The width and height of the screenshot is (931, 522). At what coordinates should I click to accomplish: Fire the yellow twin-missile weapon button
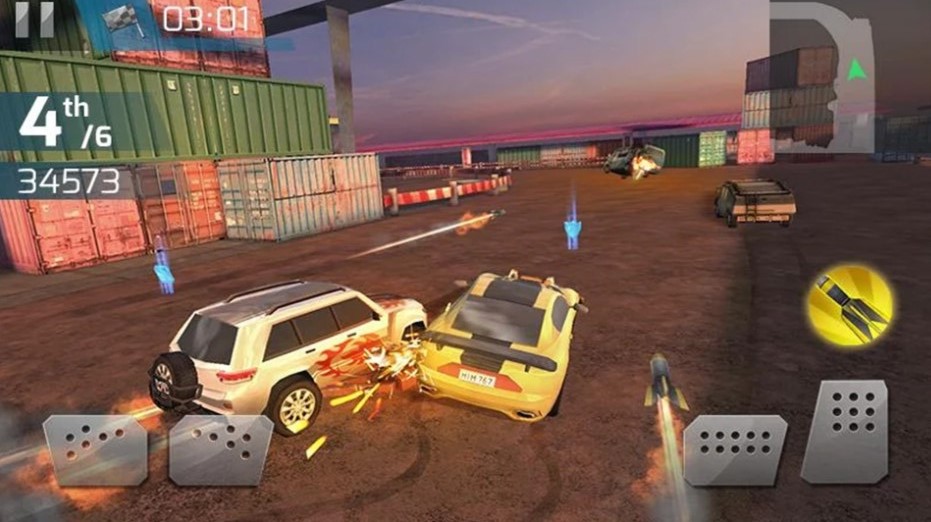(x=850, y=305)
